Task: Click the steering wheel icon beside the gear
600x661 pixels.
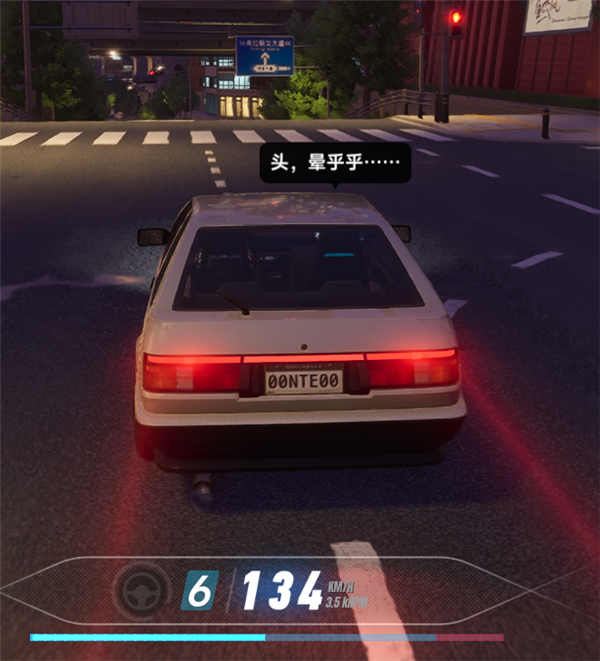Action: point(141,590)
